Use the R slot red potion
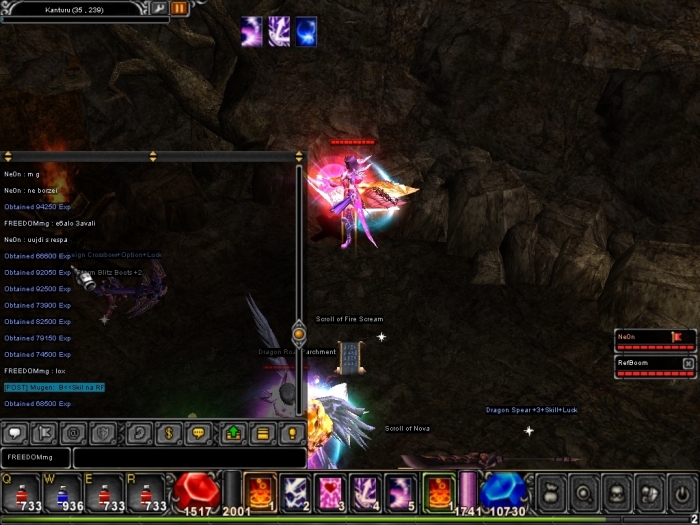700x525 pixels. [x=147, y=492]
